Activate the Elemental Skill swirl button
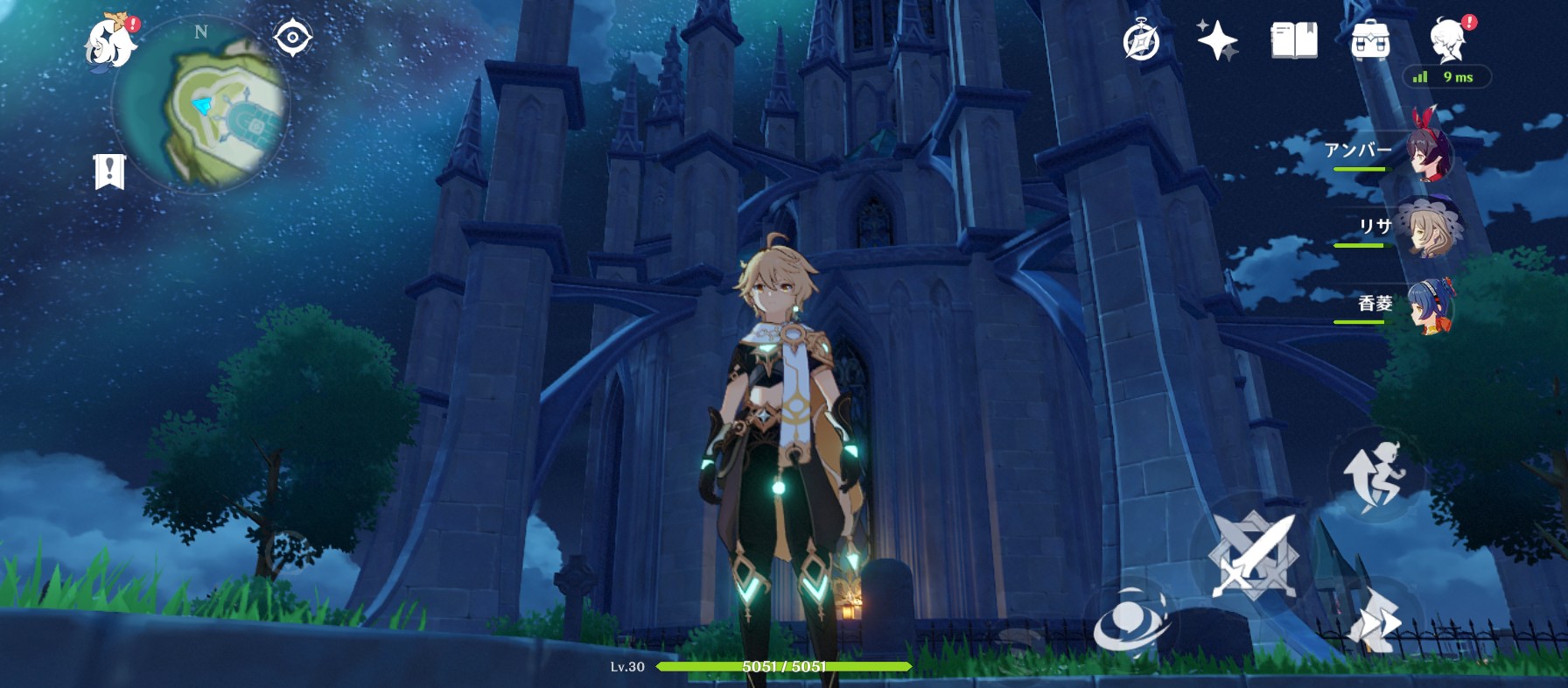Viewport: 1568px width, 688px height. point(1131,624)
